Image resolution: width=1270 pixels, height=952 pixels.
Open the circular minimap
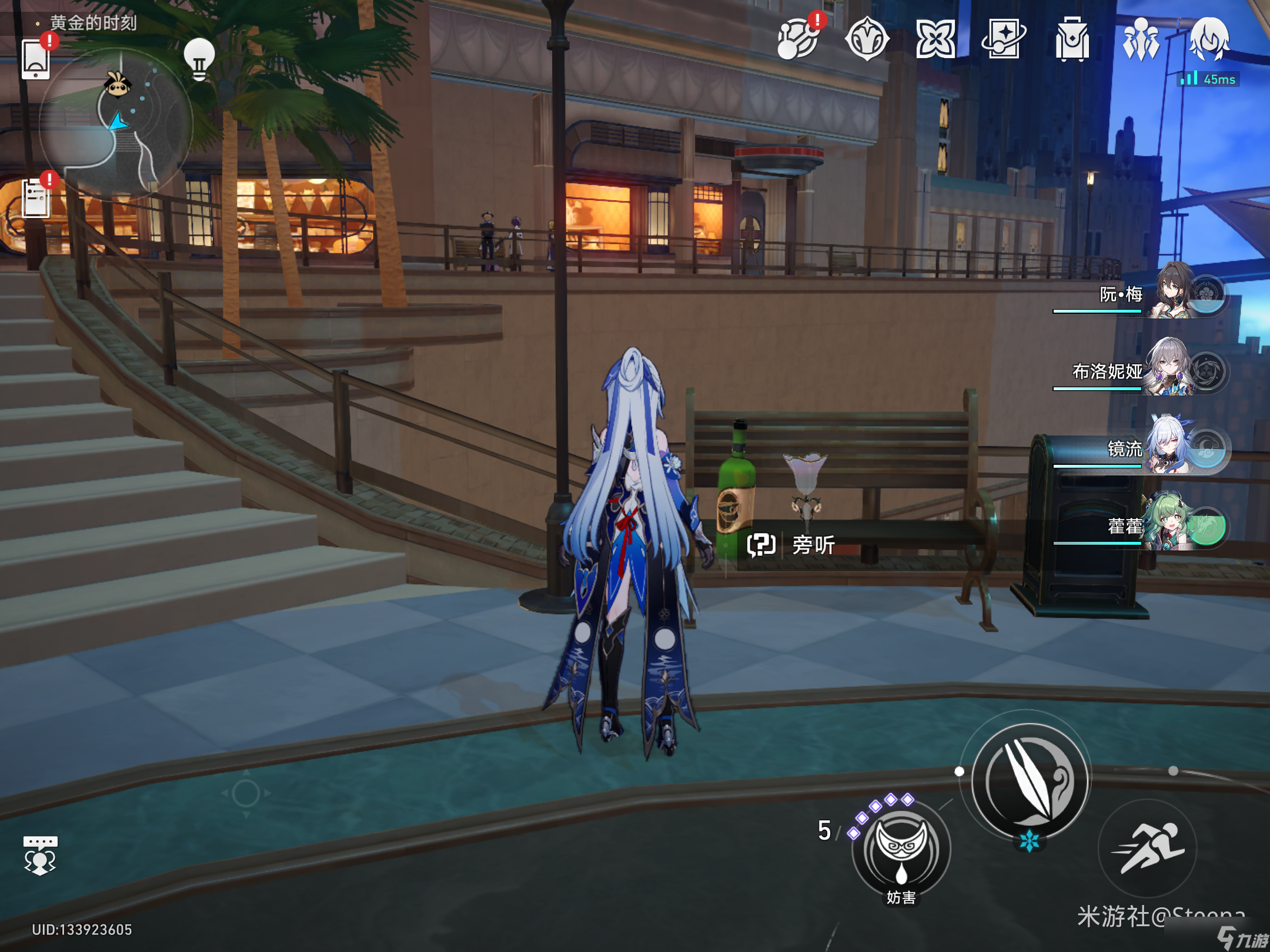click(x=116, y=125)
